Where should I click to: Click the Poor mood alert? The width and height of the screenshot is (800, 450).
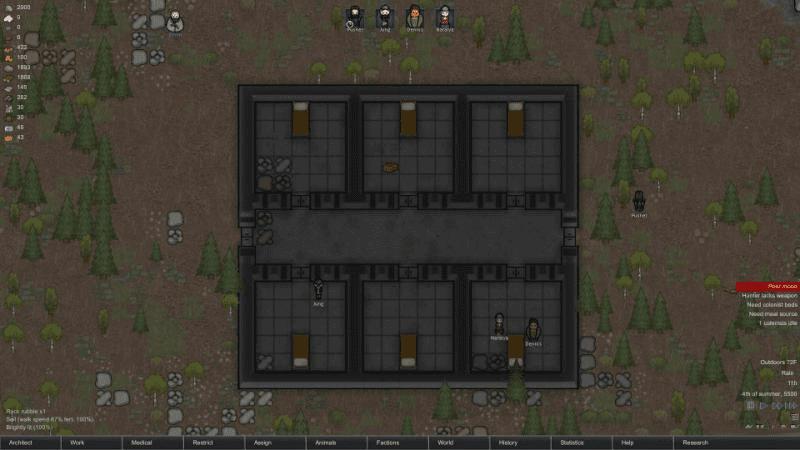768,286
